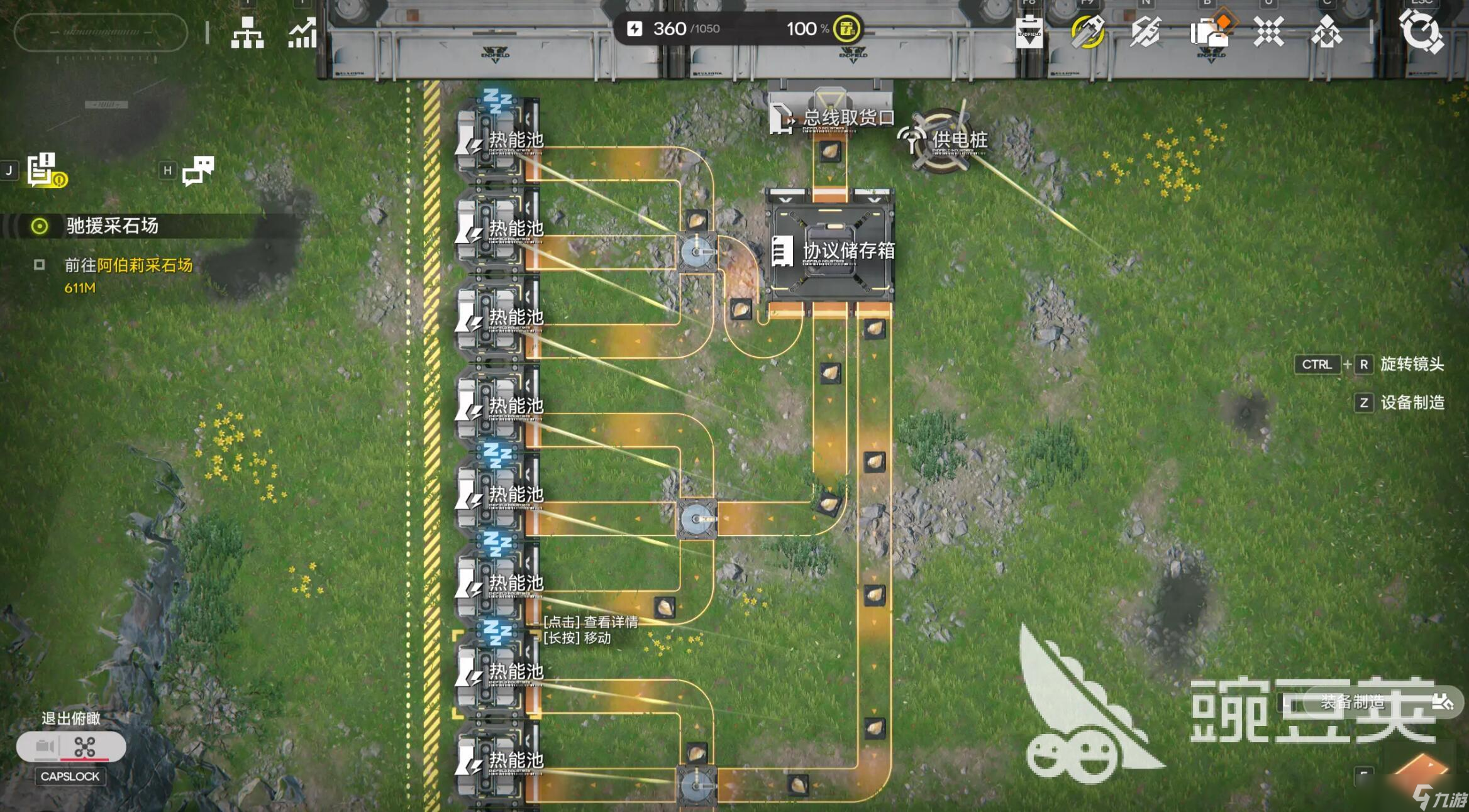1469x812 pixels.
Task: Select the 驰援采石场 quest tracker
Action: point(112,226)
